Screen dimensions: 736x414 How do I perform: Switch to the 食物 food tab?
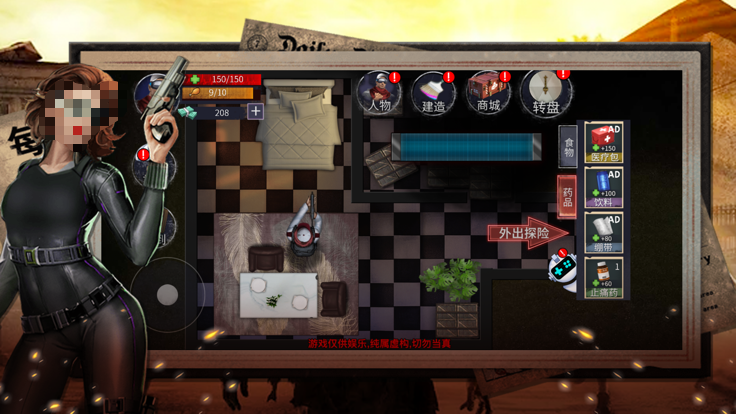567,147
